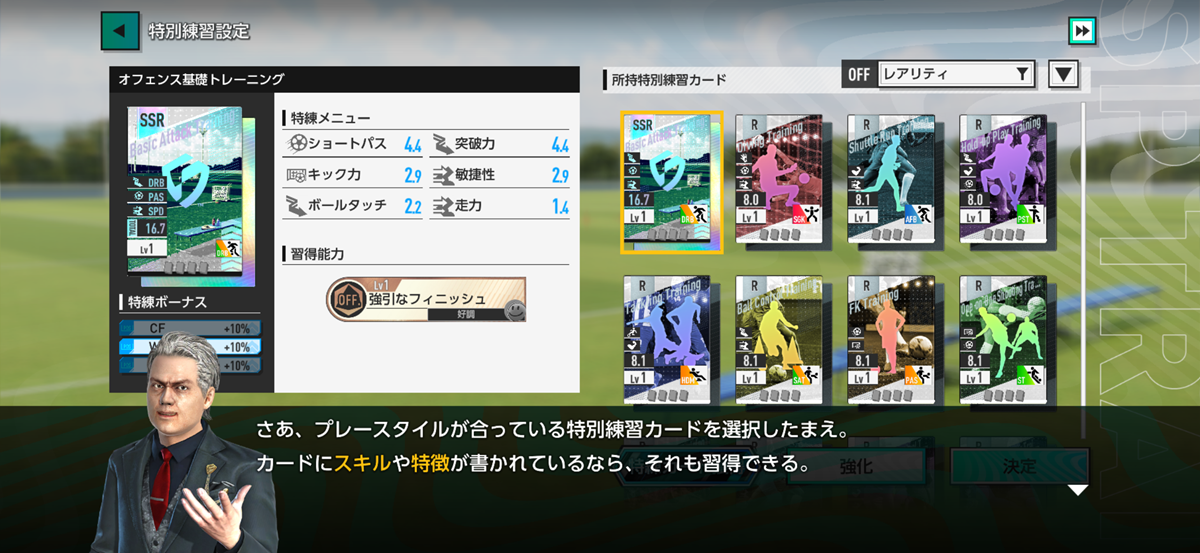Advance dialogue with the white arrow
The width and height of the screenshot is (1200, 553).
tap(1077, 490)
